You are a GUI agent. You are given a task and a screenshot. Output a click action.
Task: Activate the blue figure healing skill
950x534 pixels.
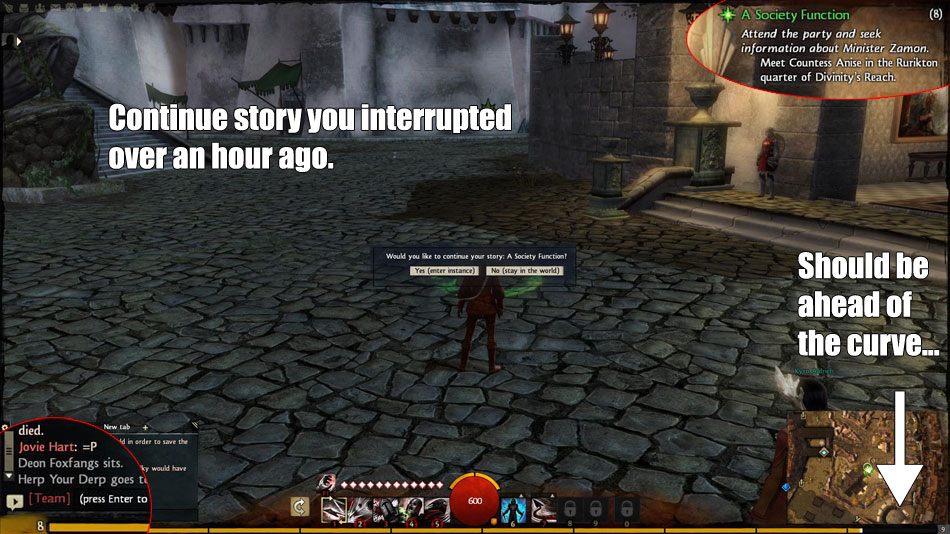coord(513,508)
